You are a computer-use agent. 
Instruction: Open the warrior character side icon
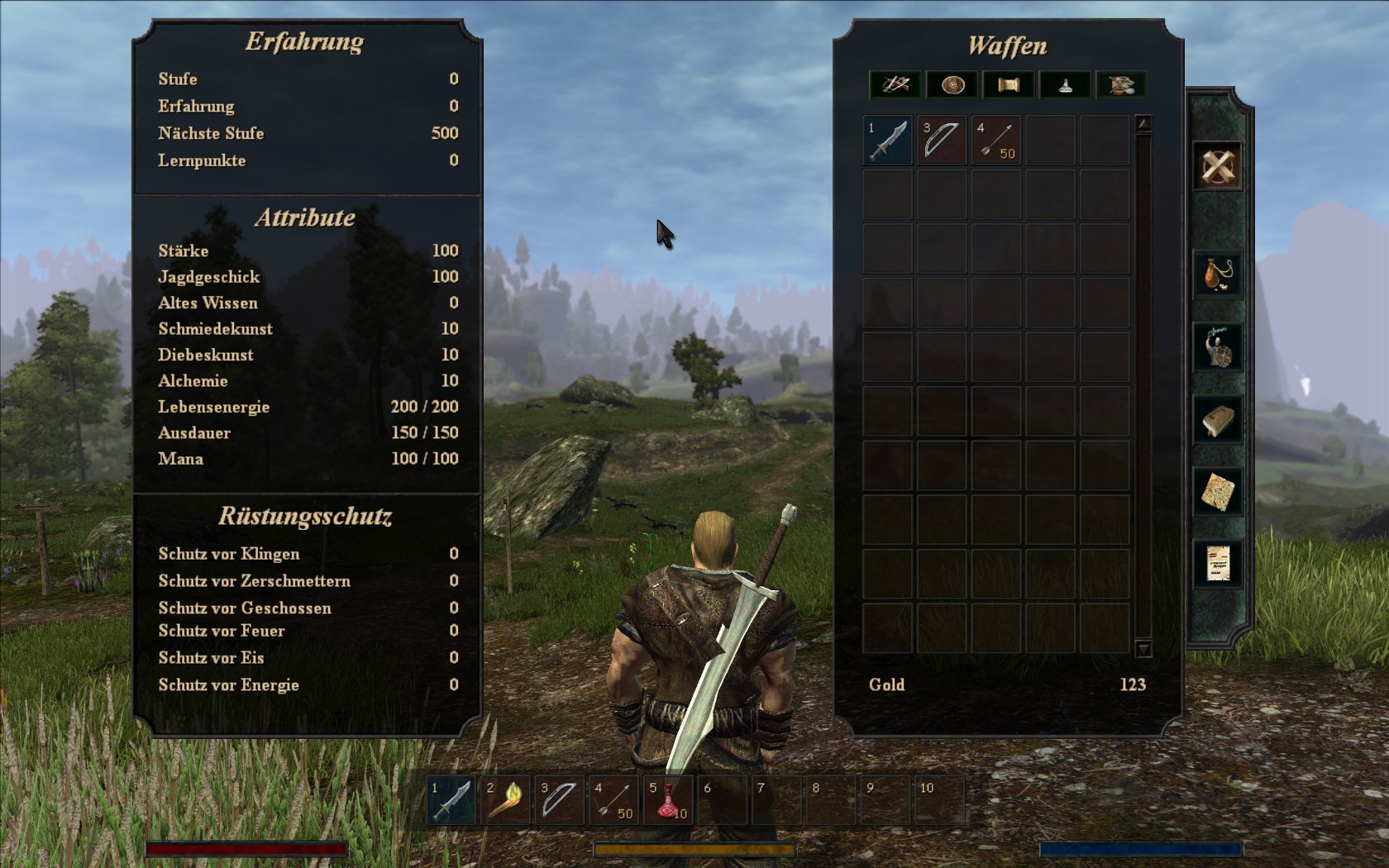click(x=1218, y=346)
